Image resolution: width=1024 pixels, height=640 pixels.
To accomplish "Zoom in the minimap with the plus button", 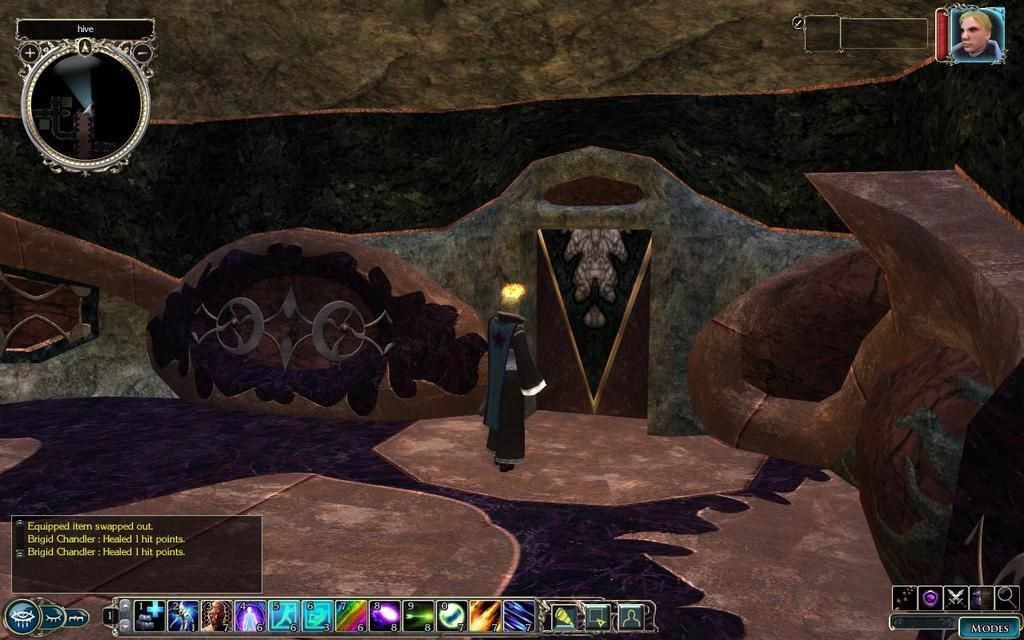I will point(30,51).
